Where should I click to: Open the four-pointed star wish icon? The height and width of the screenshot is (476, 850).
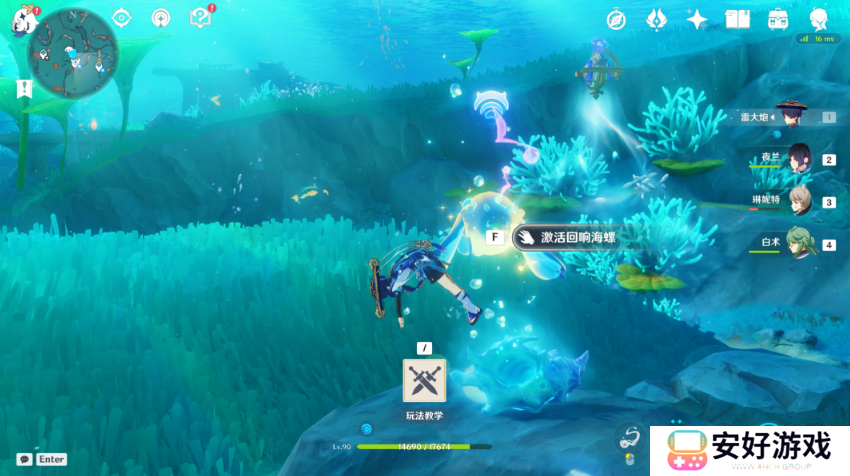[x=697, y=19]
